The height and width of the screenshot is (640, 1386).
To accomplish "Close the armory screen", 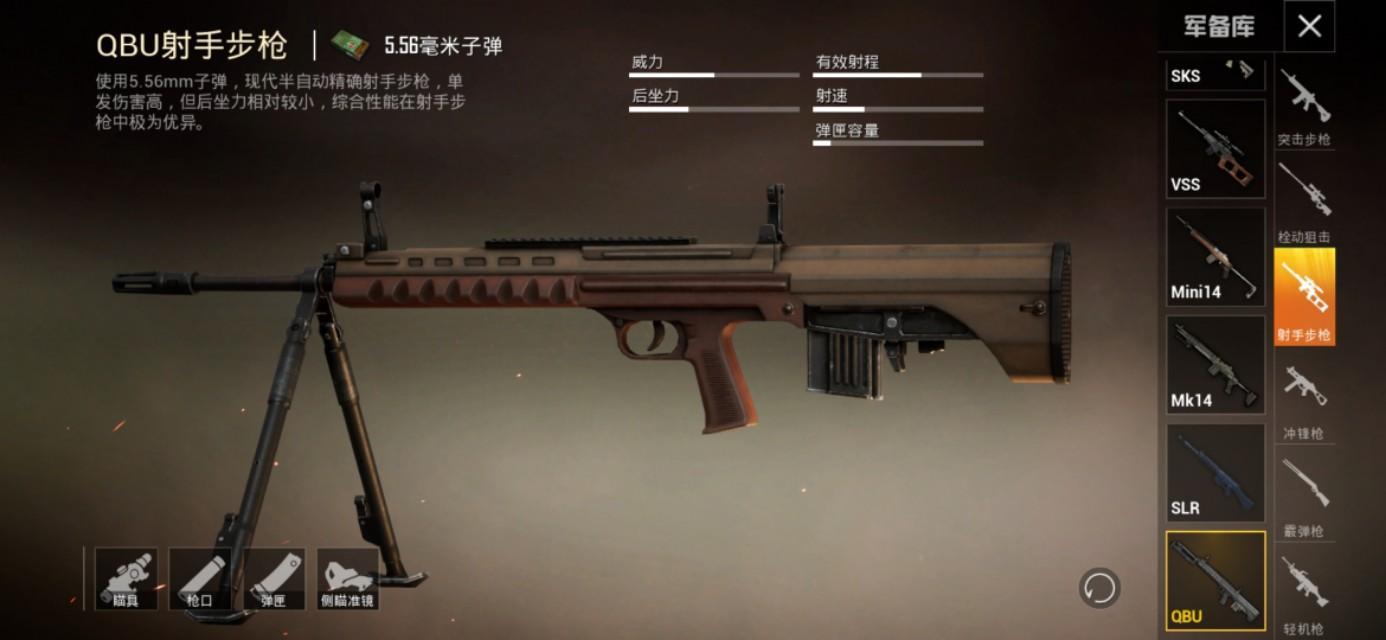I will pos(1309,27).
